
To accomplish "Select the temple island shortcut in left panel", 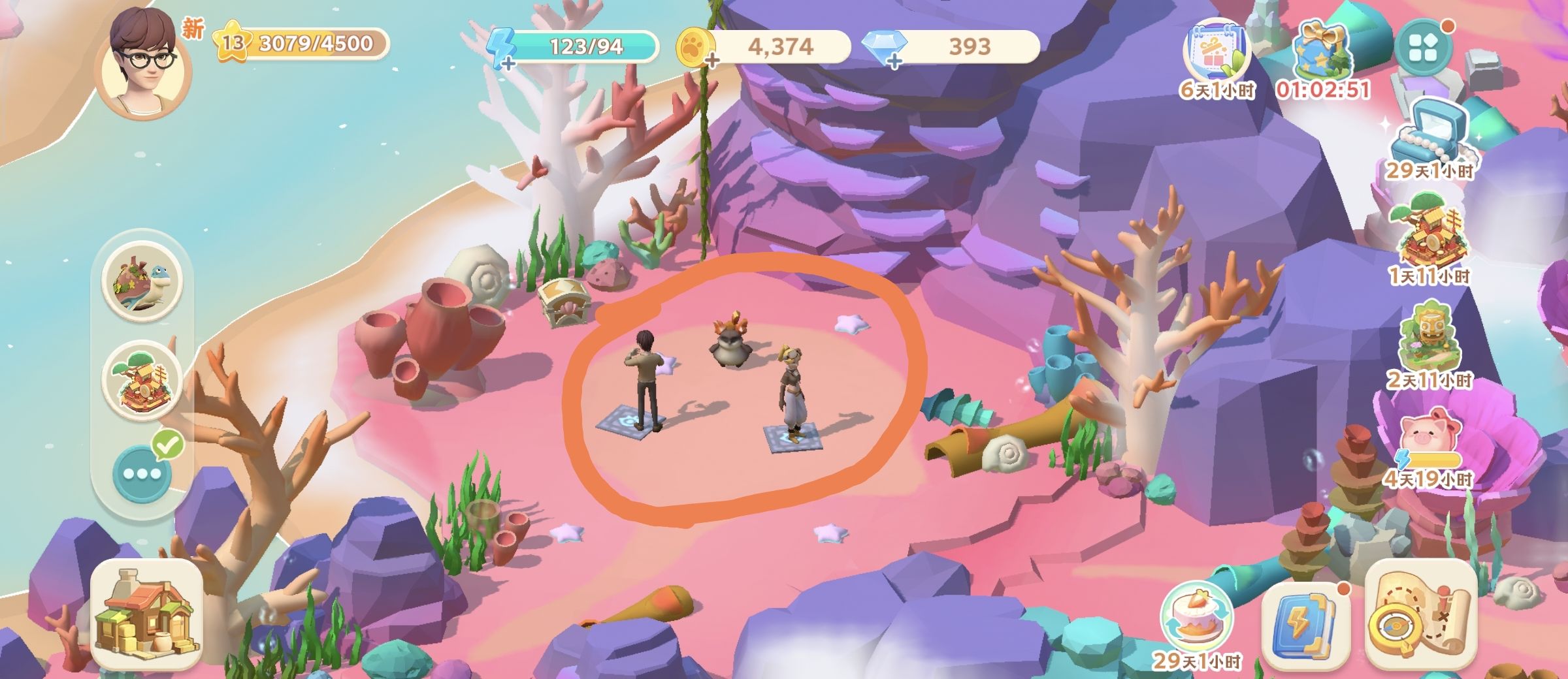I will point(142,381).
